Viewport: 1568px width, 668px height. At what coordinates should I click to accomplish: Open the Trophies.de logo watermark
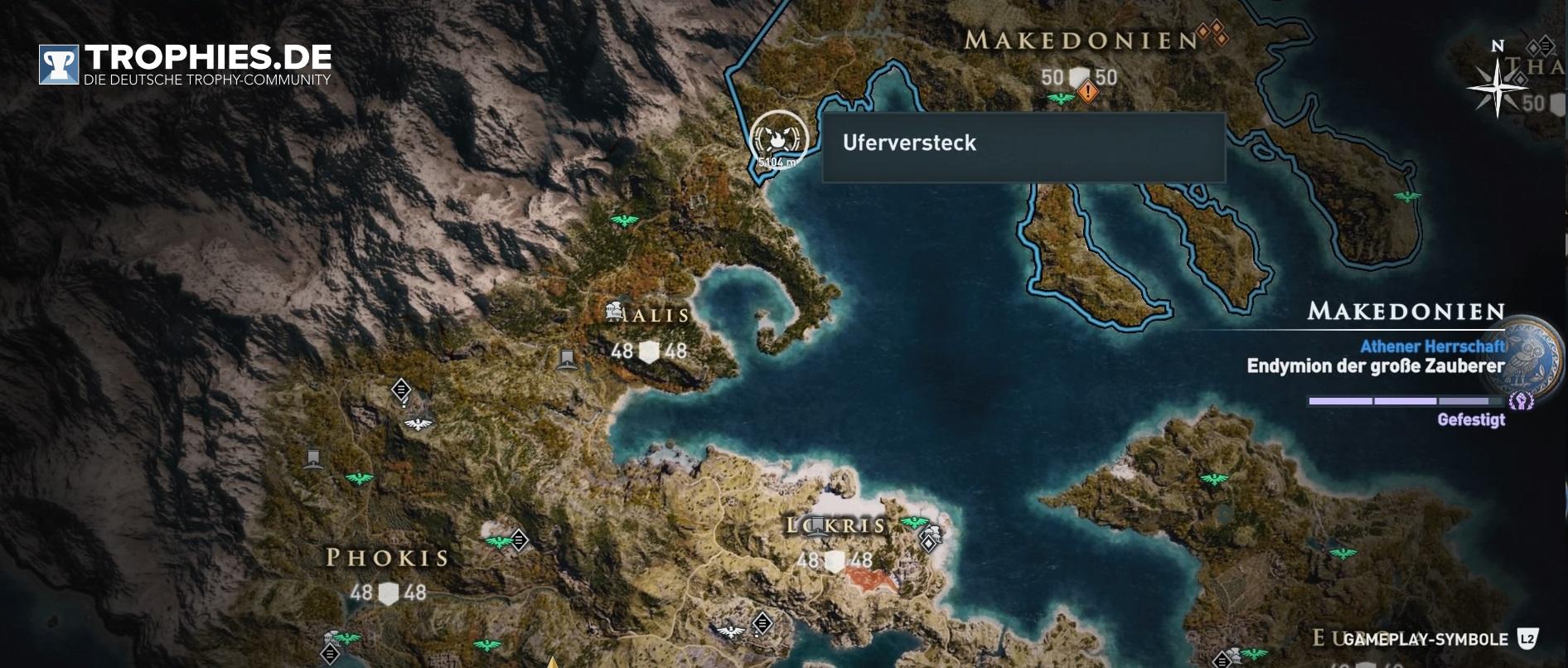point(186,64)
